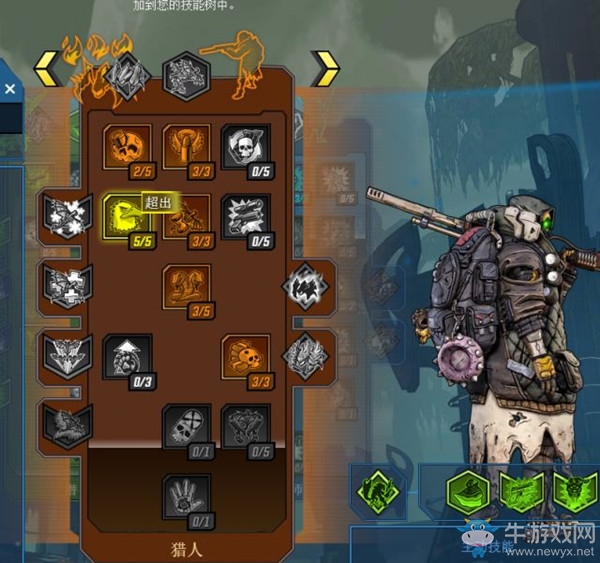Image resolution: width=600 pixels, height=563 pixels.
Task: Select the green diamond equipped pet skill
Action: 376,491
